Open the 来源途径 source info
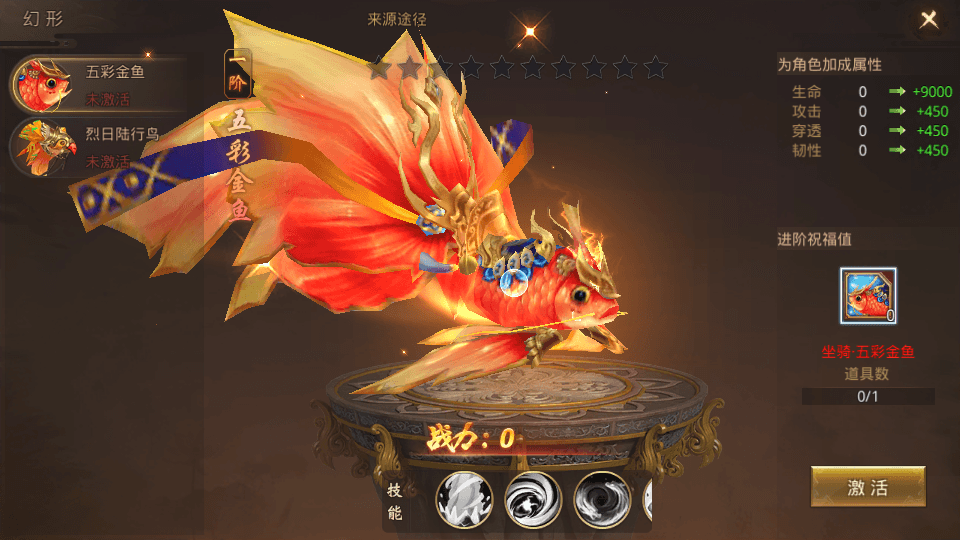 (402, 18)
